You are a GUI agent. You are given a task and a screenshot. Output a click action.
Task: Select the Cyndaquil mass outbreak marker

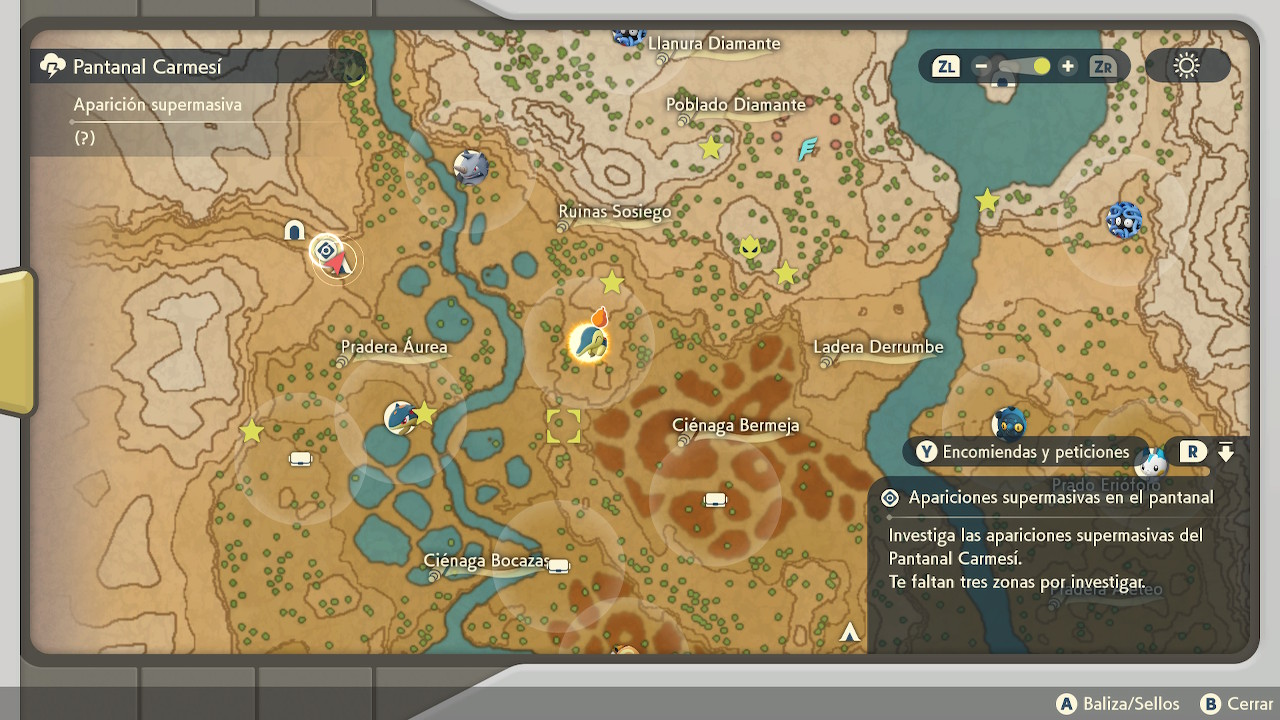click(588, 342)
